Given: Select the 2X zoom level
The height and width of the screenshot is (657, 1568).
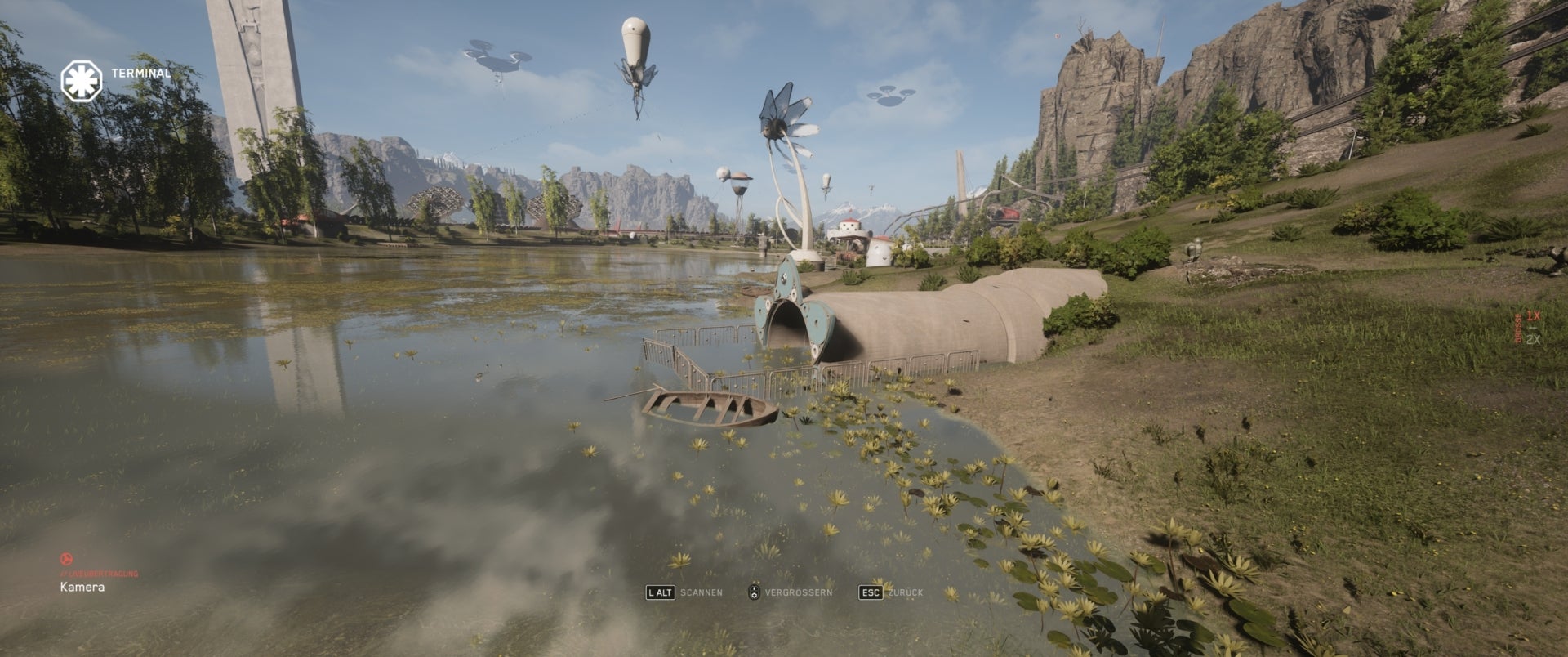Looking at the screenshot, I should [x=1533, y=339].
